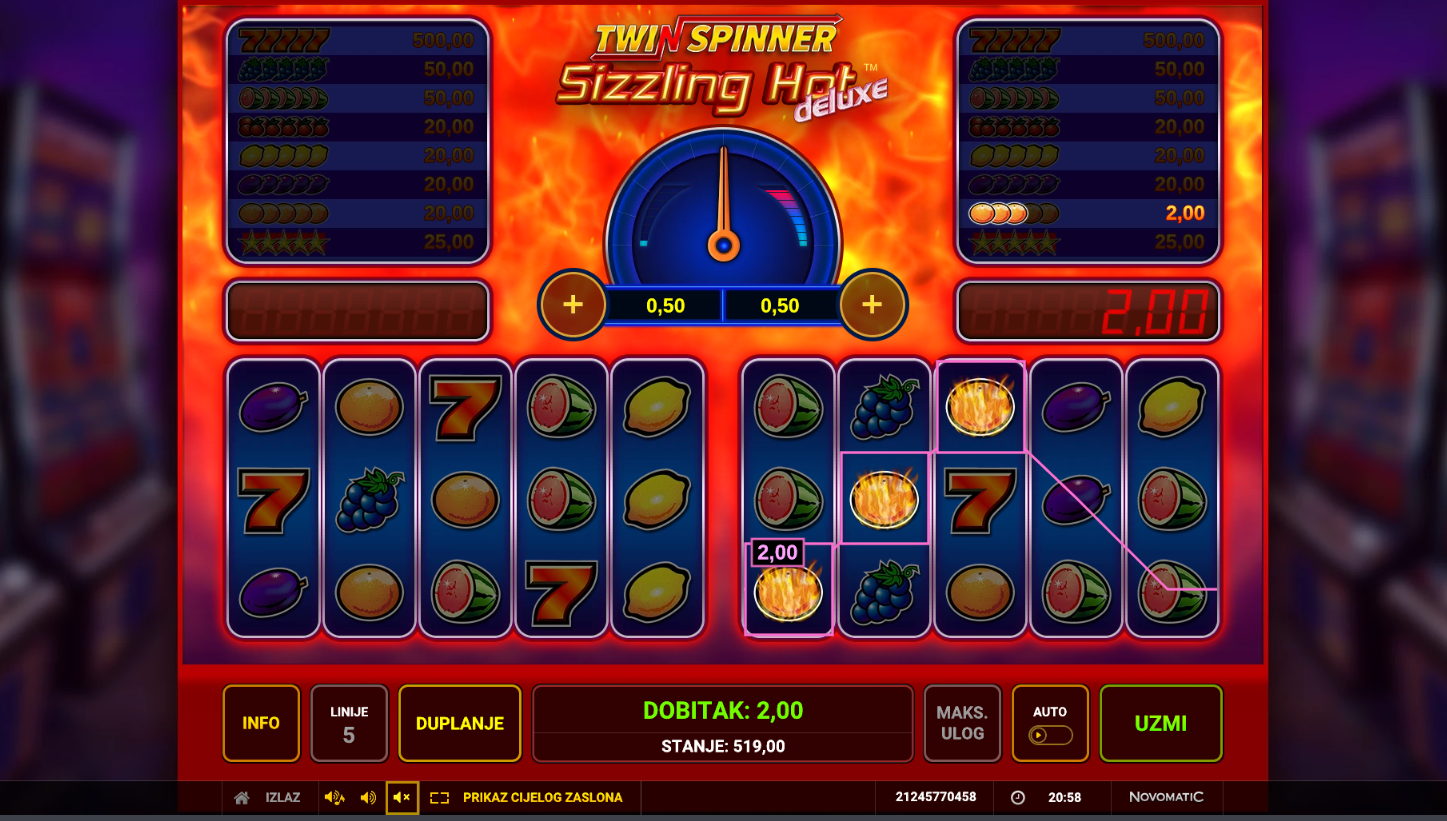This screenshot has height=821, width=1447.
Task: Toggle the AUTO spin switch
Action: tap(1050, 734)
